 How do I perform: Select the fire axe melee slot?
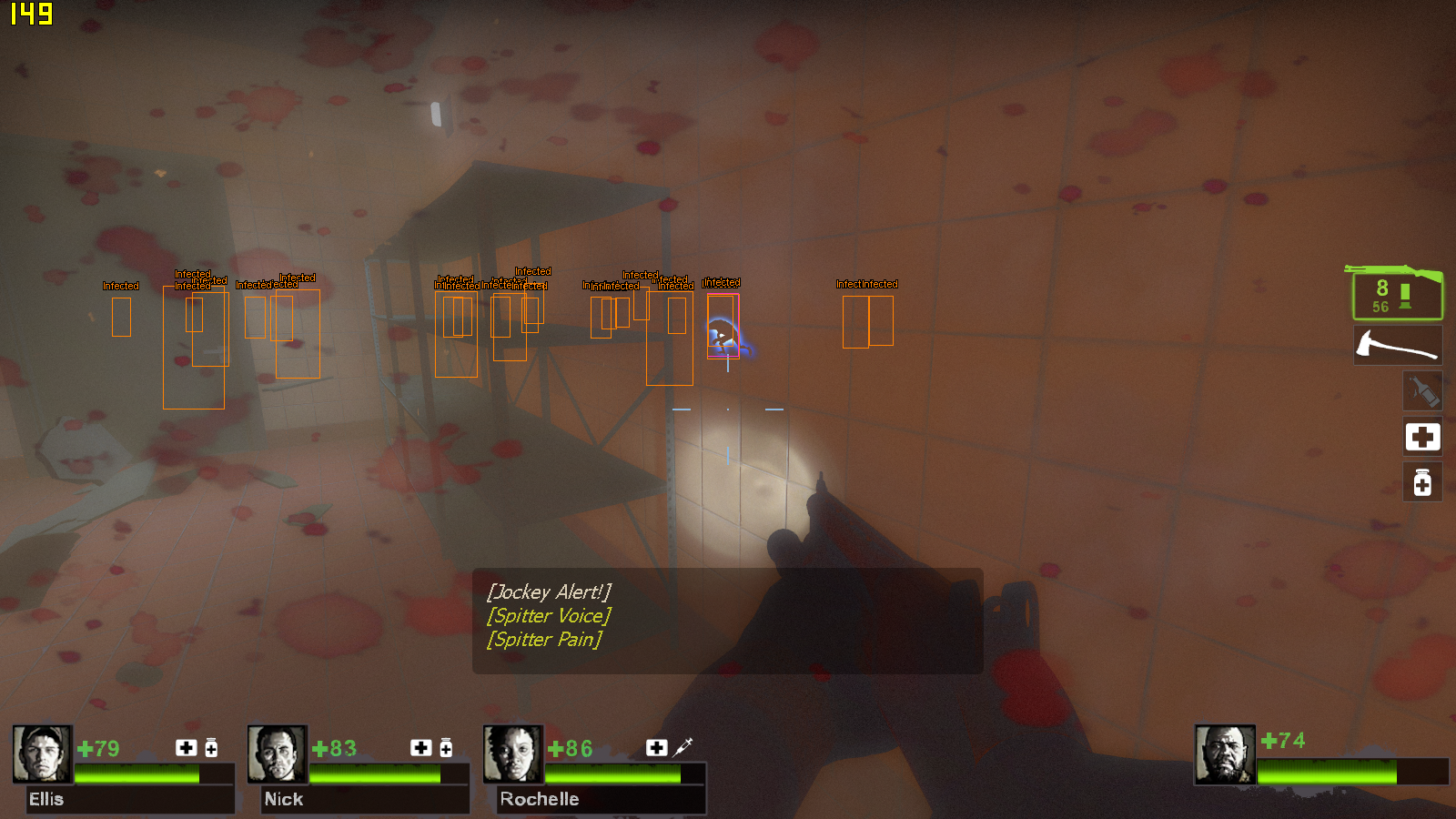click(1399, 344)
